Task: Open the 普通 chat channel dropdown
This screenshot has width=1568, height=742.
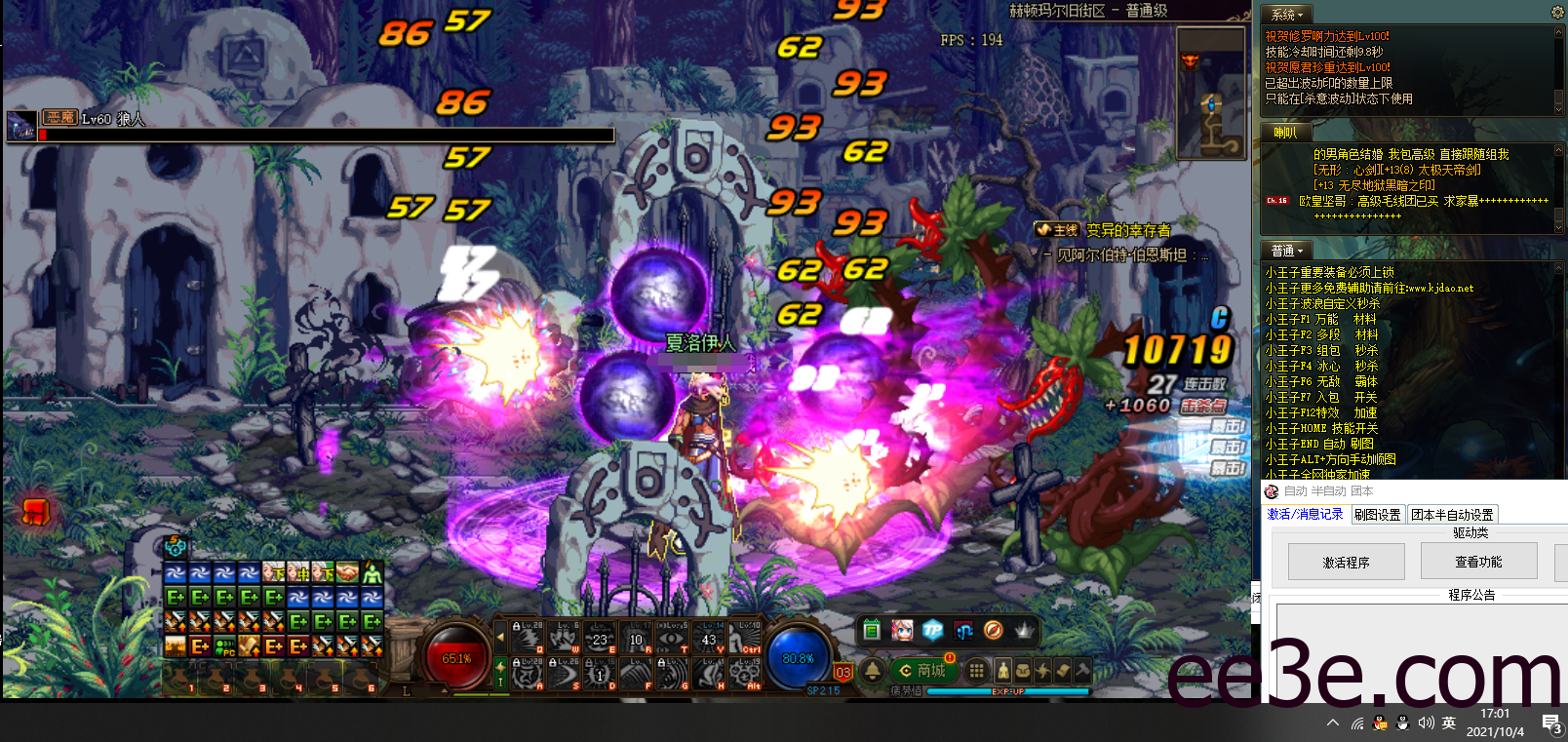Action: tap(1286, 251)
